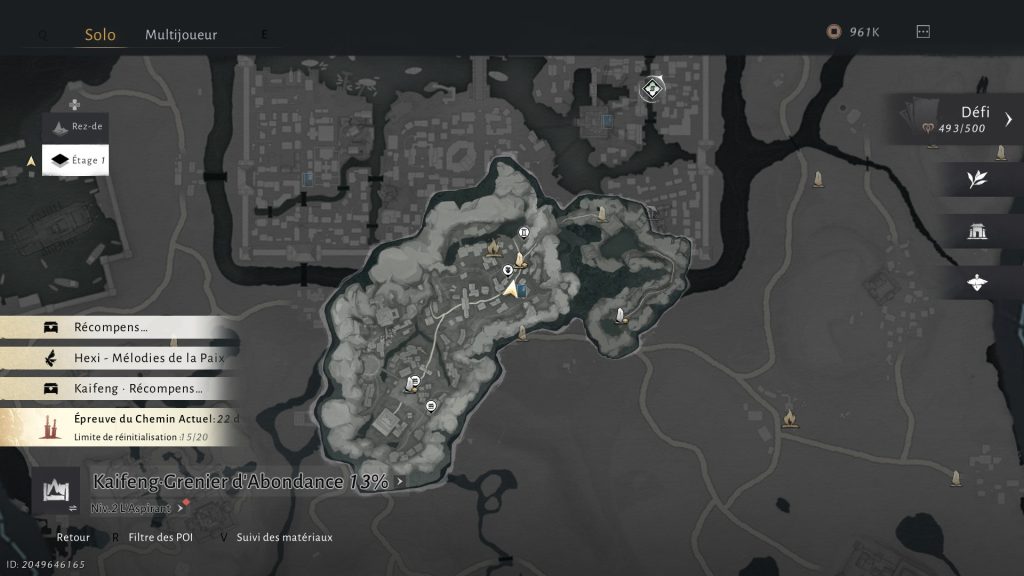
Task: Click the three-dots chat icon in top bar
Action: point(923,32)
